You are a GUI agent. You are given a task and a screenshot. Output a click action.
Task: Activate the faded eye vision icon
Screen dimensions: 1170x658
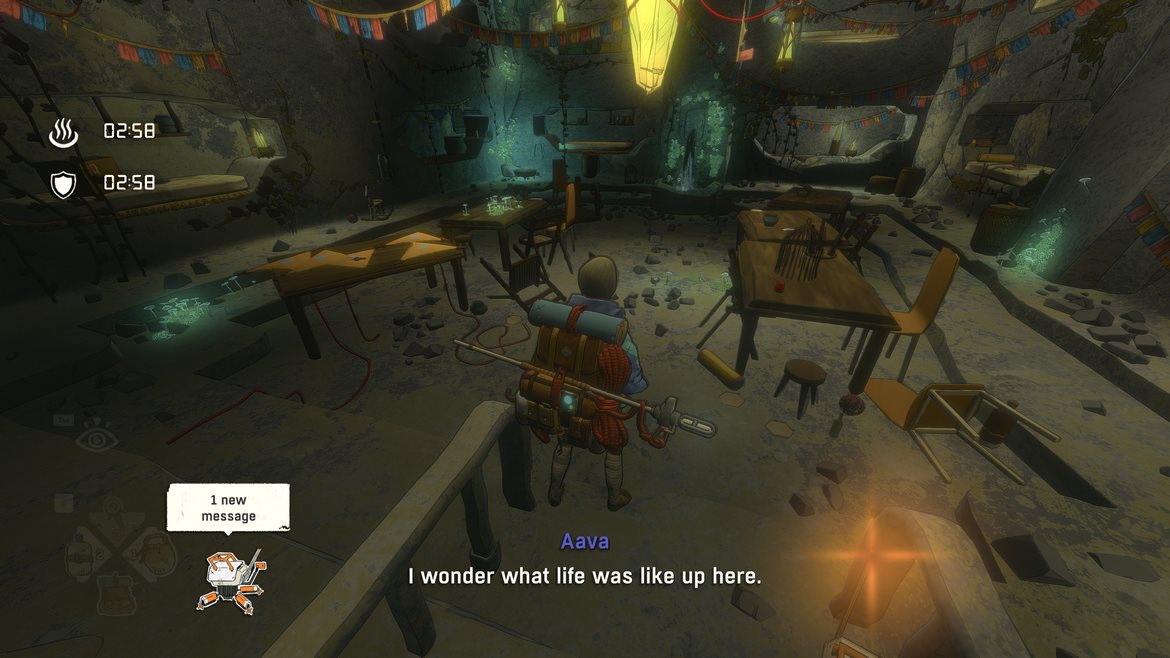click(96, 438)
